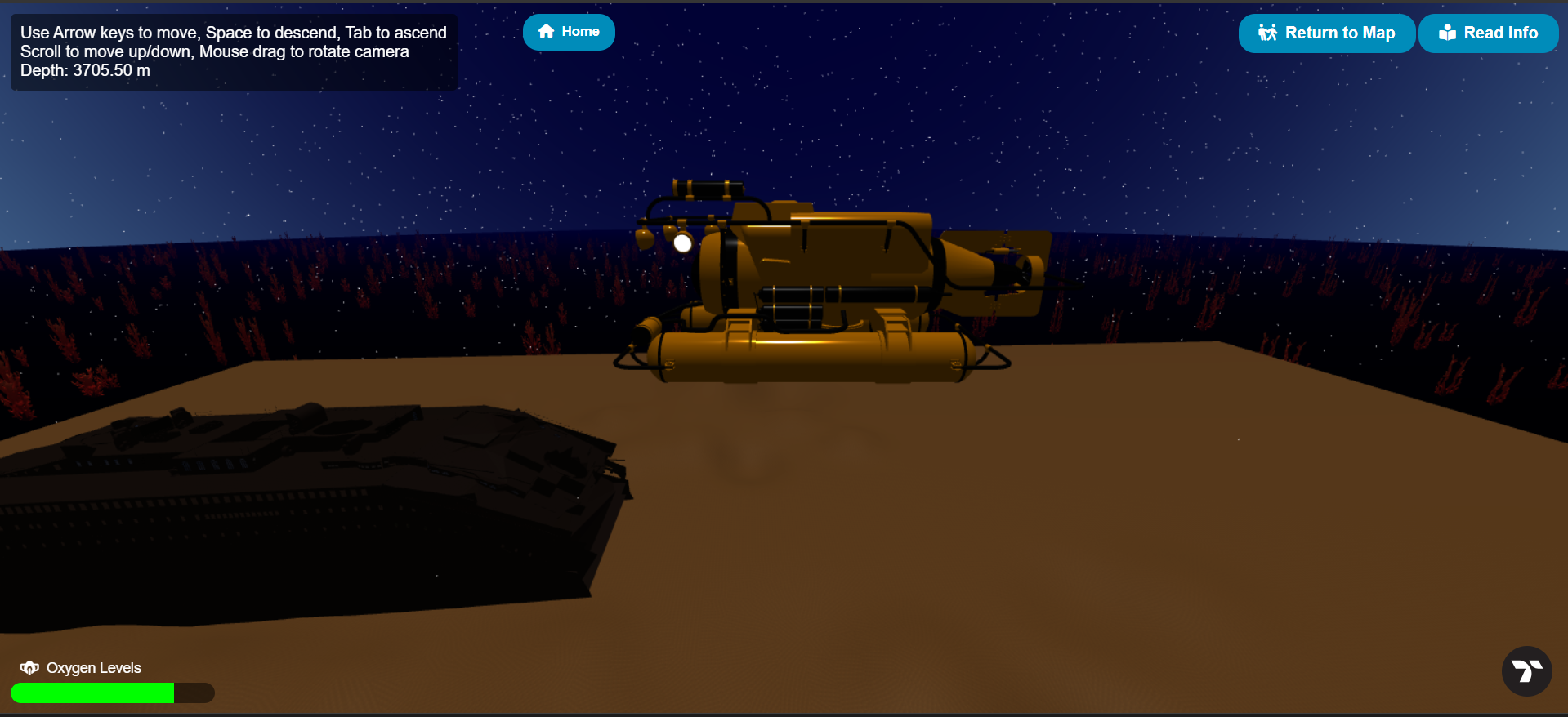Click the home icon on the Home button
This screenshot has height=717, width=1568.
point(545,32)
